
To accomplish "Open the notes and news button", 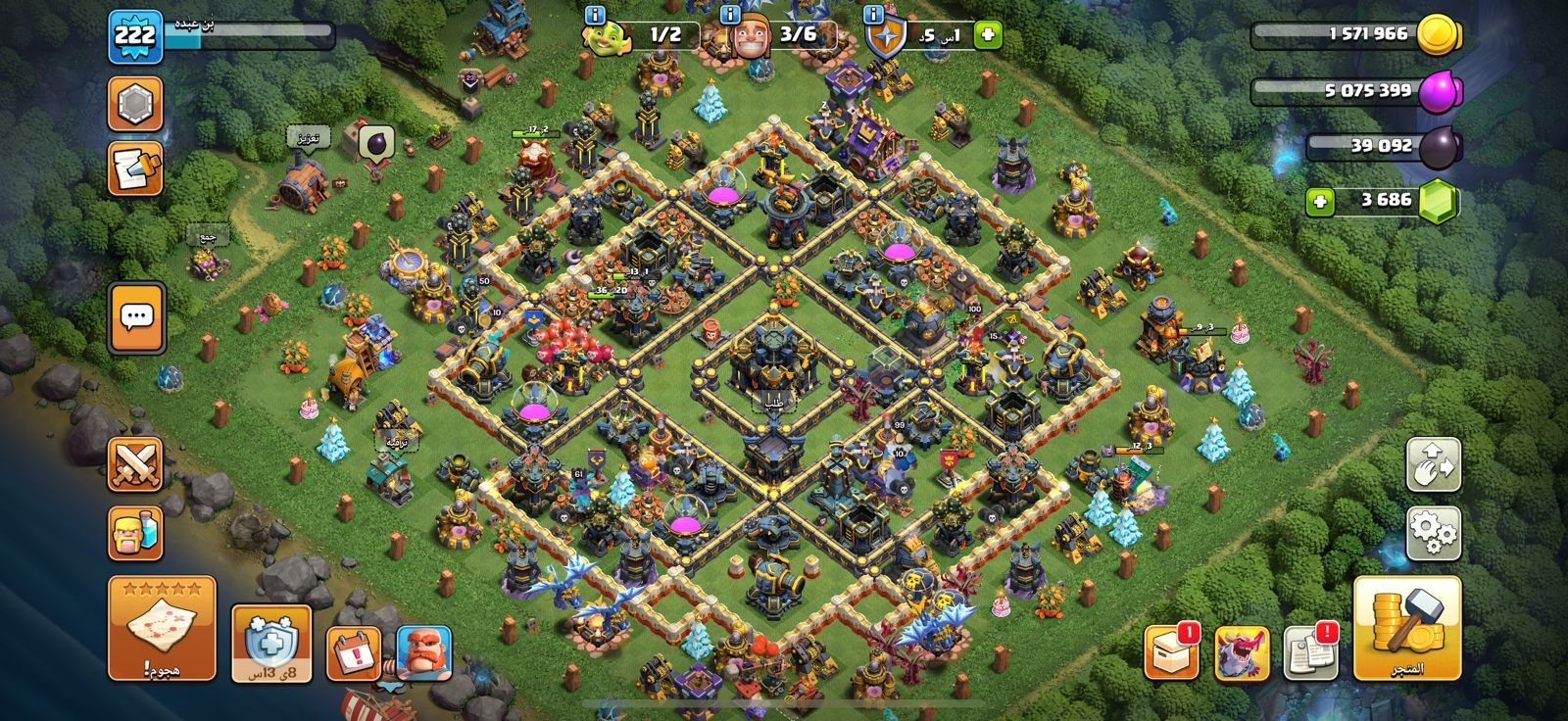I will tap(135, 168).
